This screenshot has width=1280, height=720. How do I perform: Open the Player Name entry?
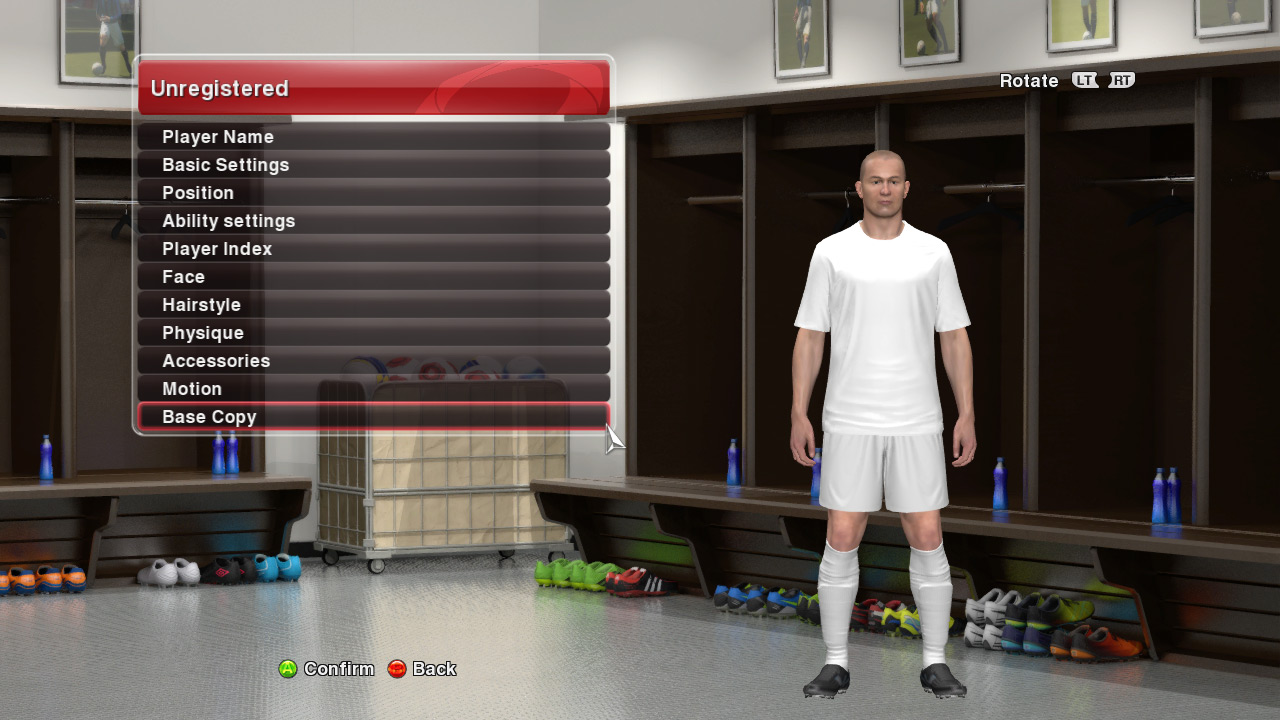pyautogui.click(x=373, y=137)
